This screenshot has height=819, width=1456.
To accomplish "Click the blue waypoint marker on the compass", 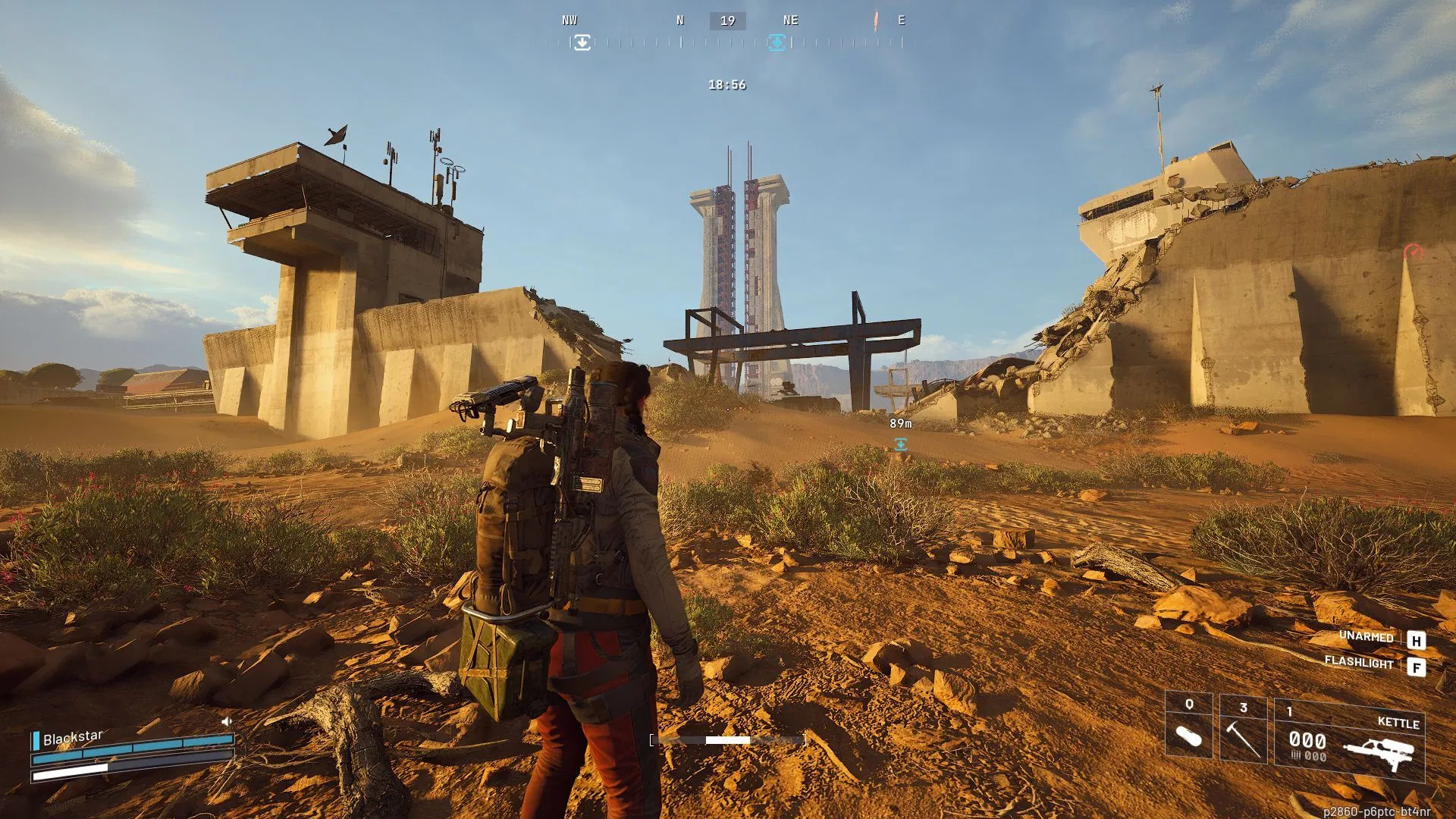I will coord(775,43).
